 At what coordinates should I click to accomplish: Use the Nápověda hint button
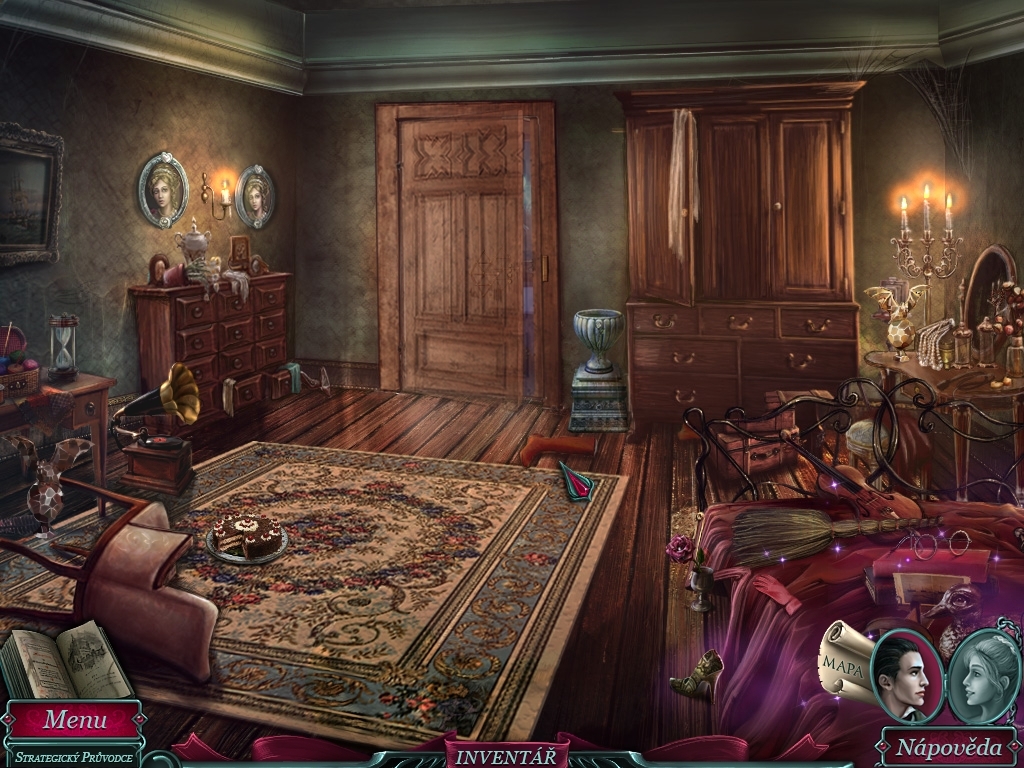[947, 747]
